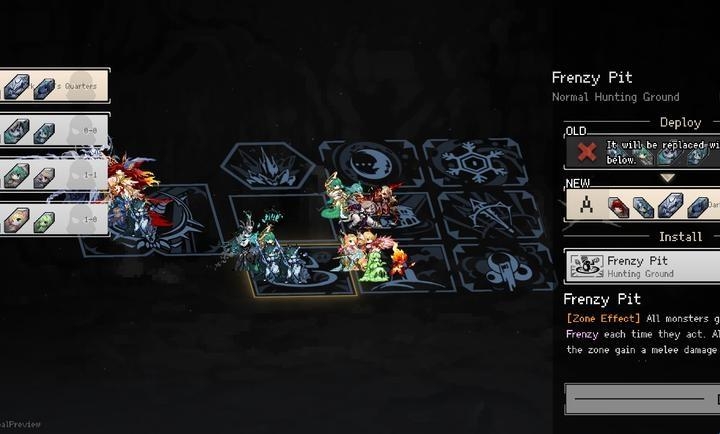
Task: Click the OLD party replacement row
Action: pyautogui.click(x=643, y=152)
